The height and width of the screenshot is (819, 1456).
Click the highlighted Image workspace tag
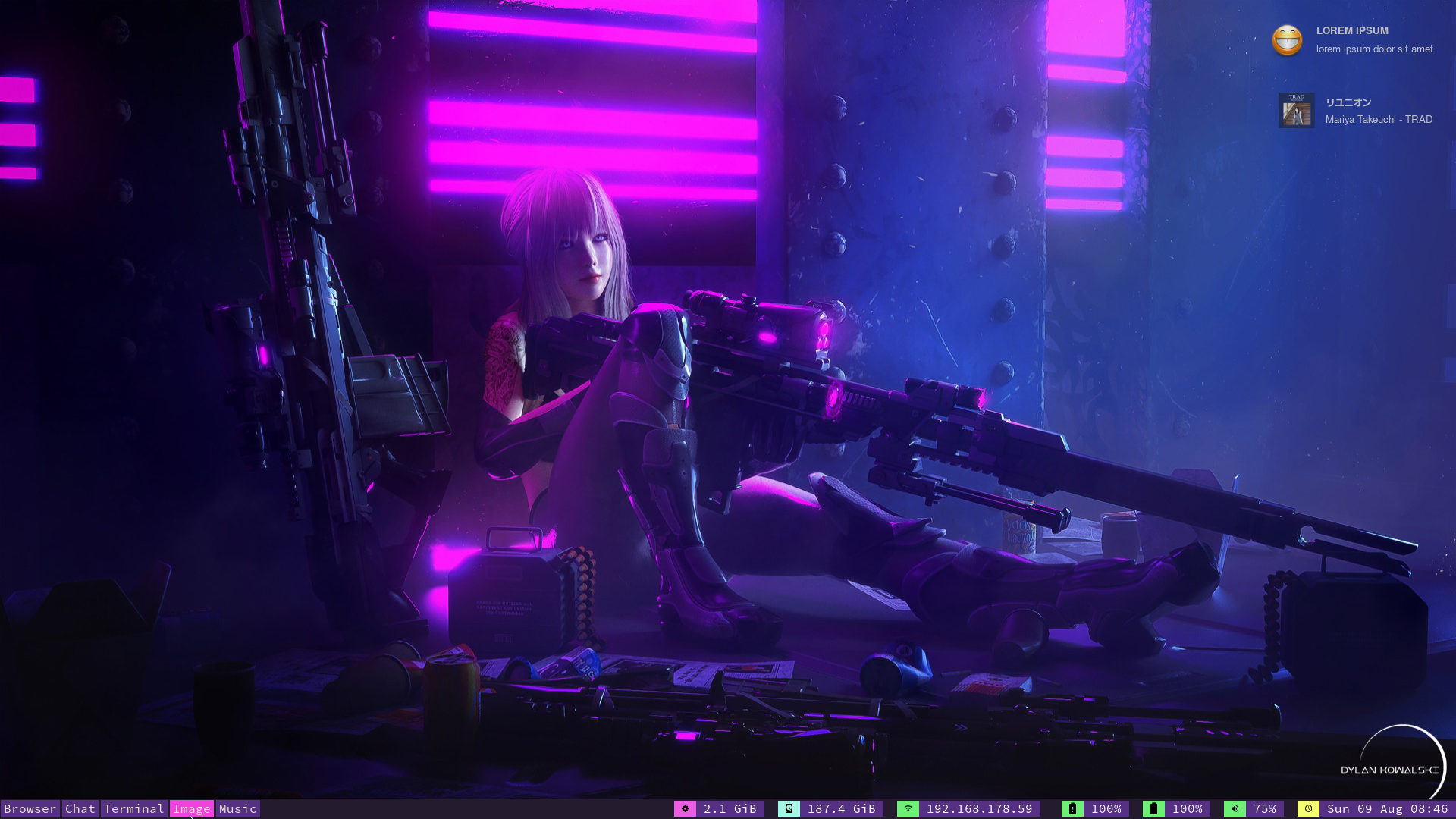pos(192,809)
